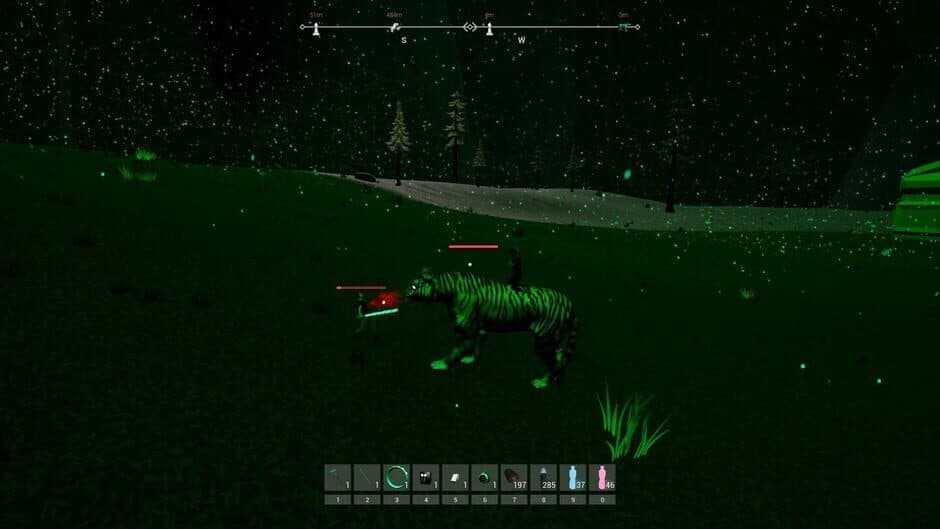Select the dark bottle stack of 285
Viewport: 940px width, 529px height.
(543, 477)
